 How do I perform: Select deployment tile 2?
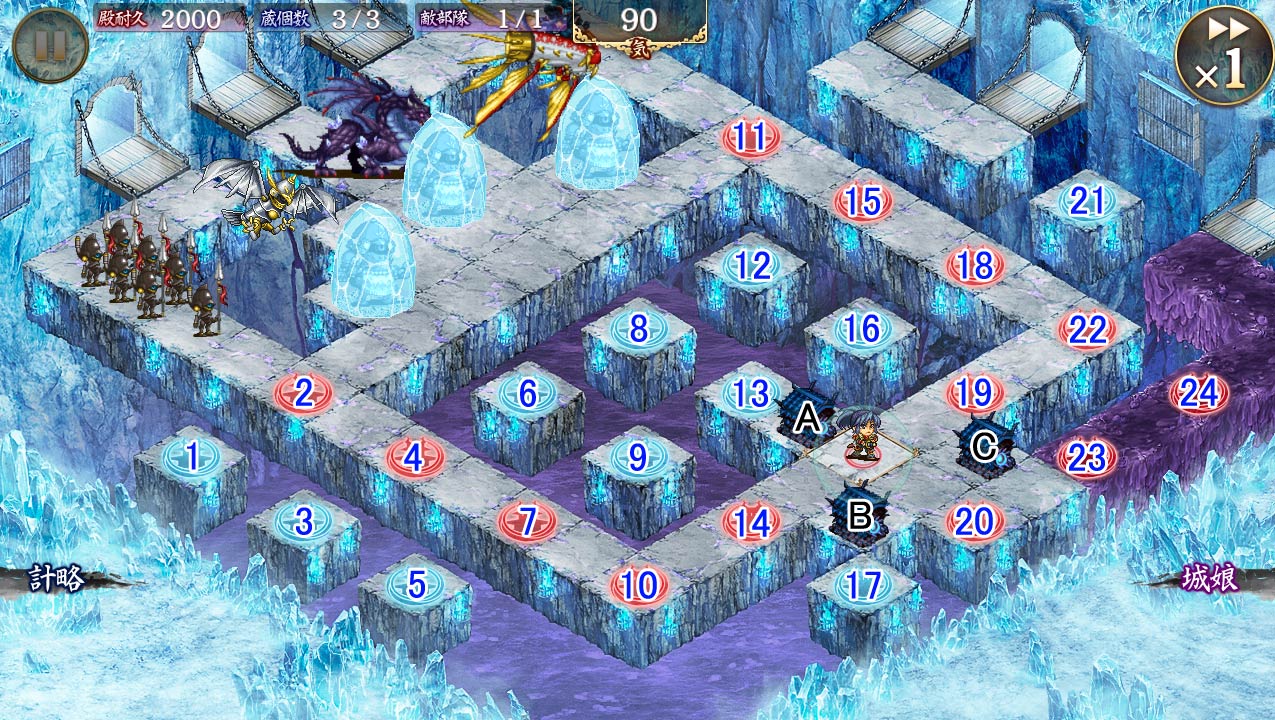pyautogui.click(x=304, y=393)
